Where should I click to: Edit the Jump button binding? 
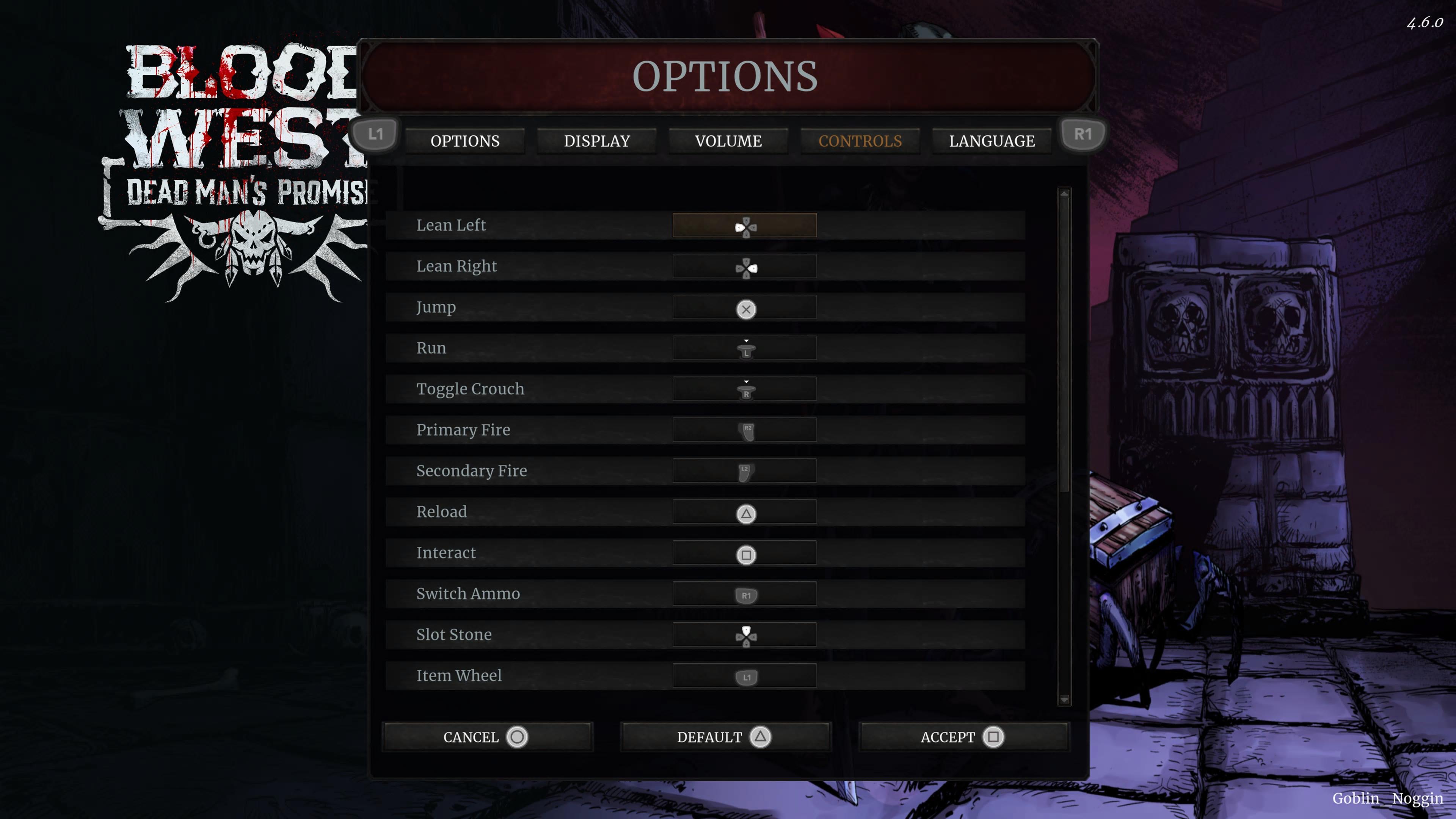(x=744, y=308)
